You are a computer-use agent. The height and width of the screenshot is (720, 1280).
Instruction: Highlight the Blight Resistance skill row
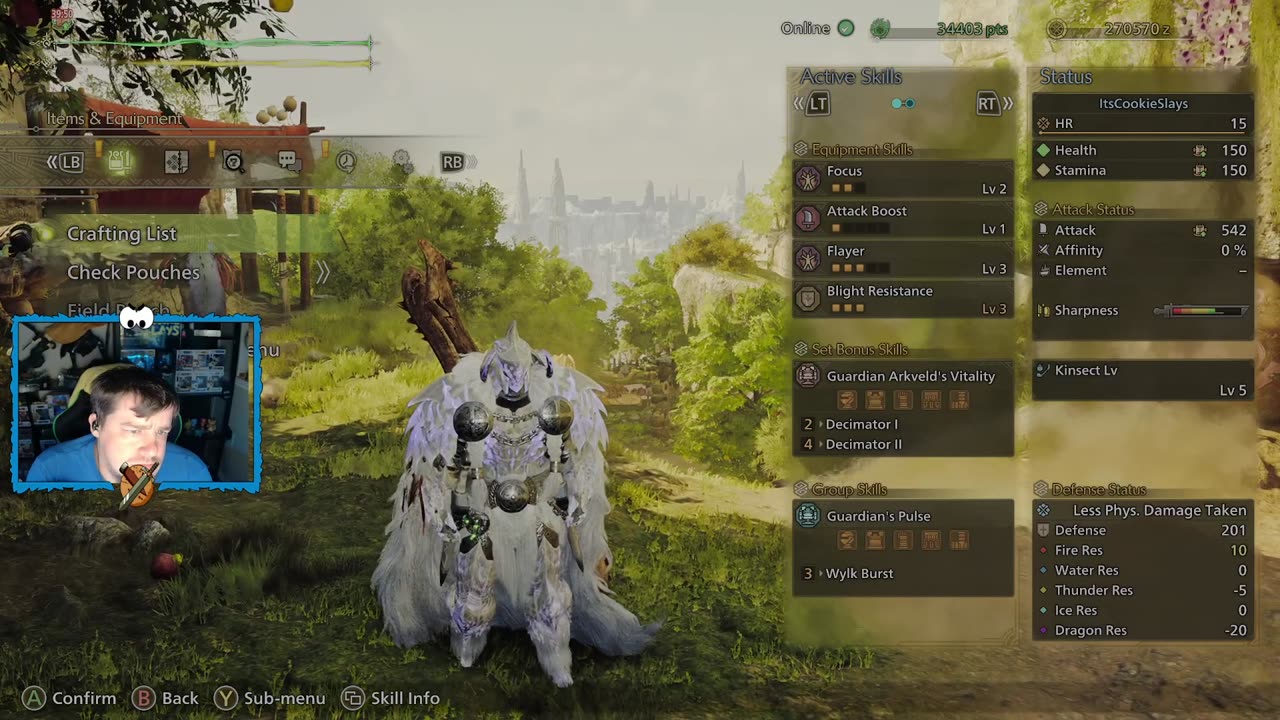903,299
